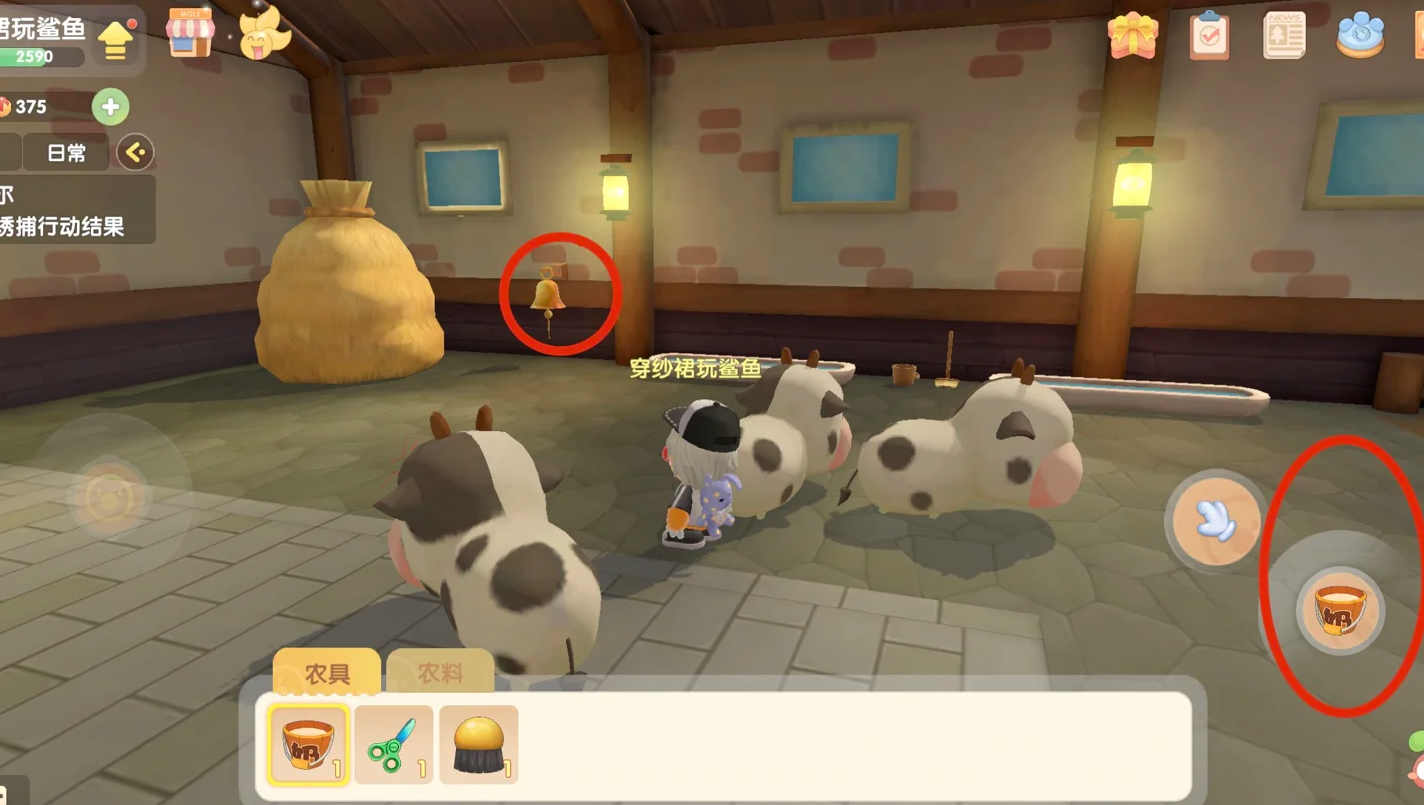Switch to the 日常 quest tab
Viewport: 1424px width, 805px height.
(67, 153)
